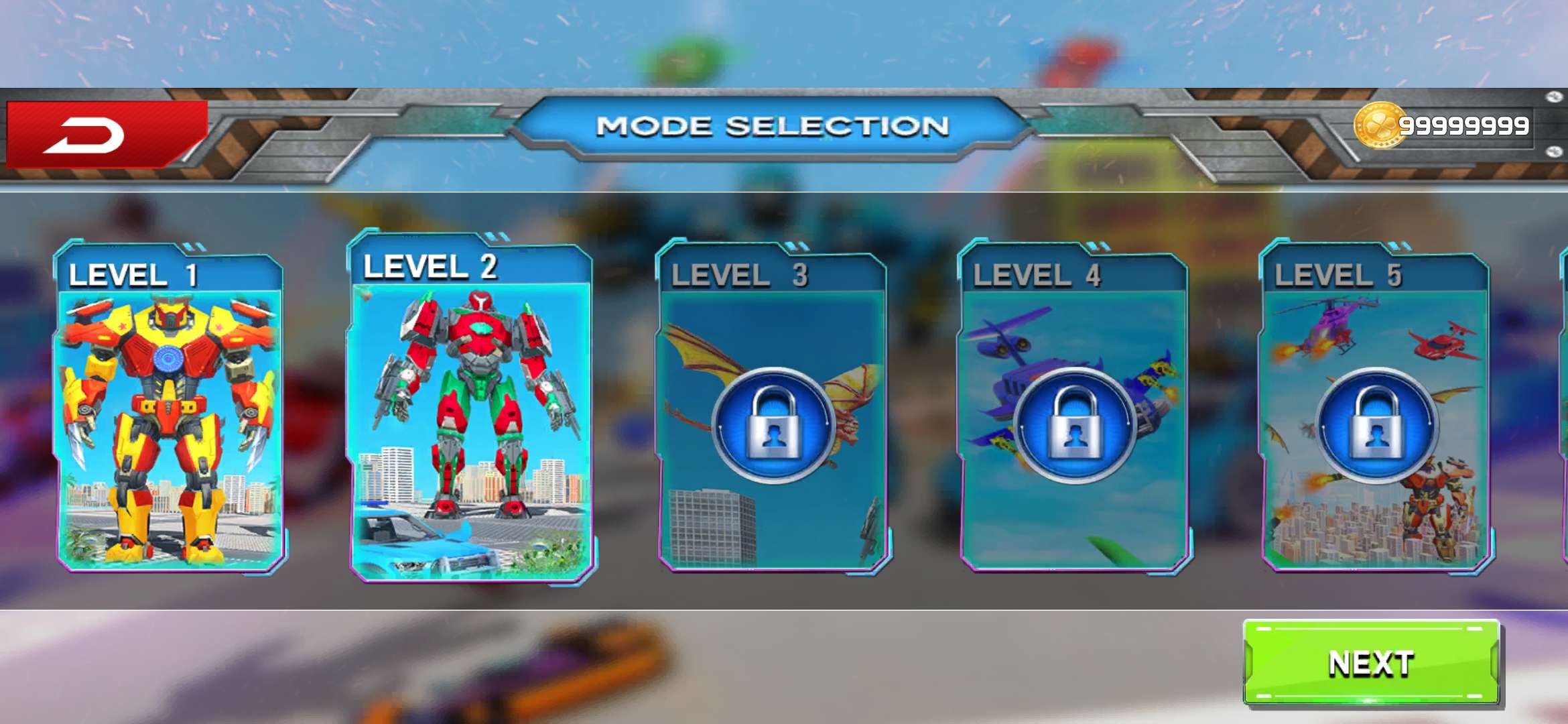Continue with the green NEXT button
The width and height of the screenshot is (1568, 724).
1371,663
